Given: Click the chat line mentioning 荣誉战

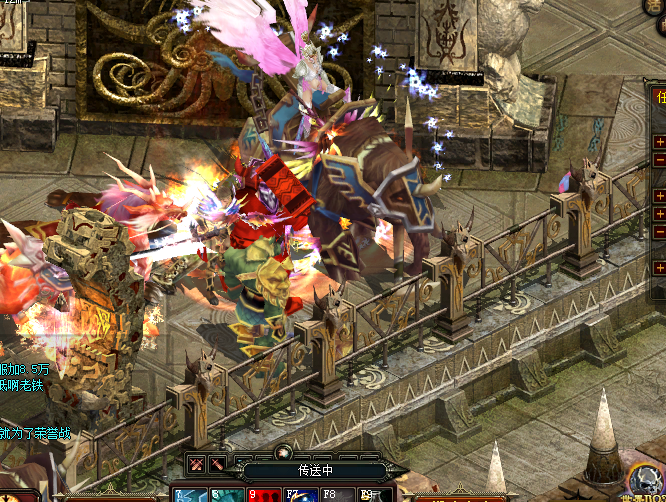Looking at the screenshot, I should 36,433.
